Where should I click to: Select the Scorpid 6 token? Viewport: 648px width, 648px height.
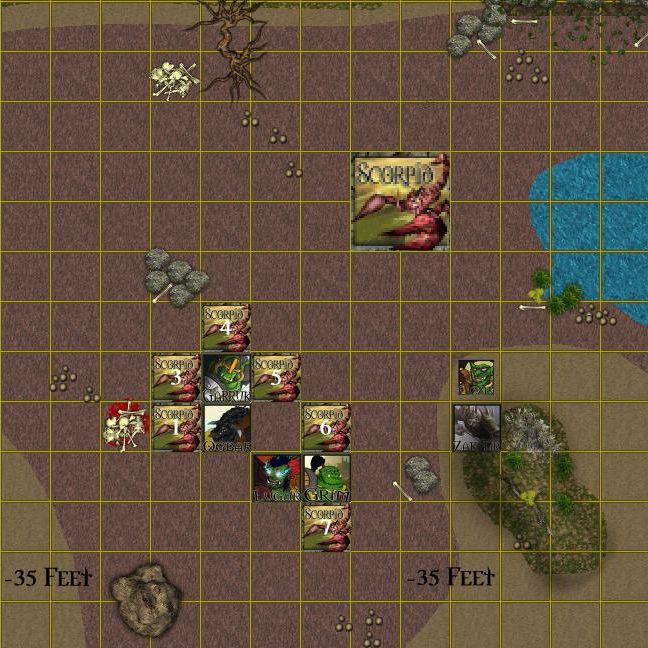[x=326, y=427]
